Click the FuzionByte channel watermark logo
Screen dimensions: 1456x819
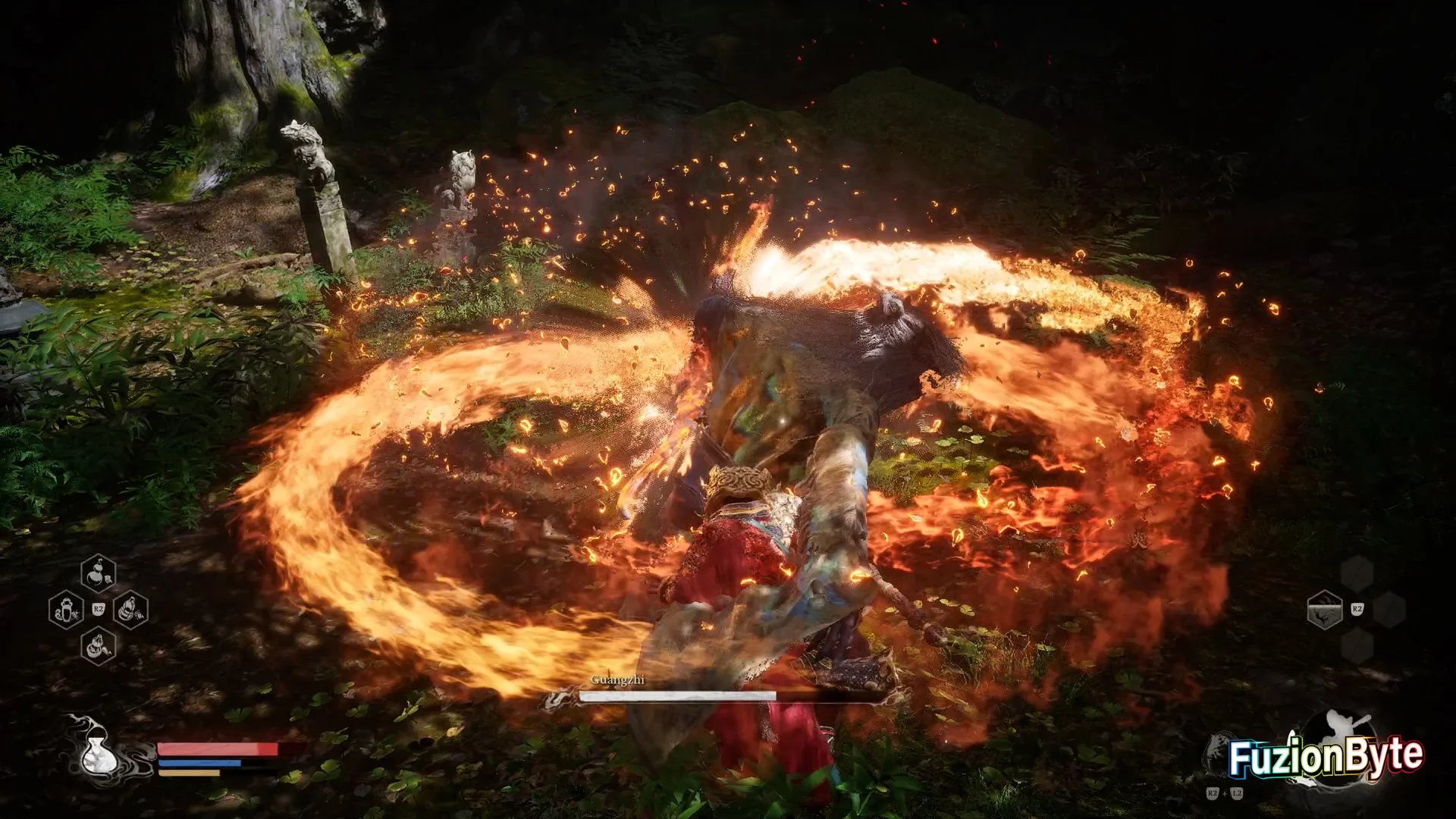(x=1325, y=757)
